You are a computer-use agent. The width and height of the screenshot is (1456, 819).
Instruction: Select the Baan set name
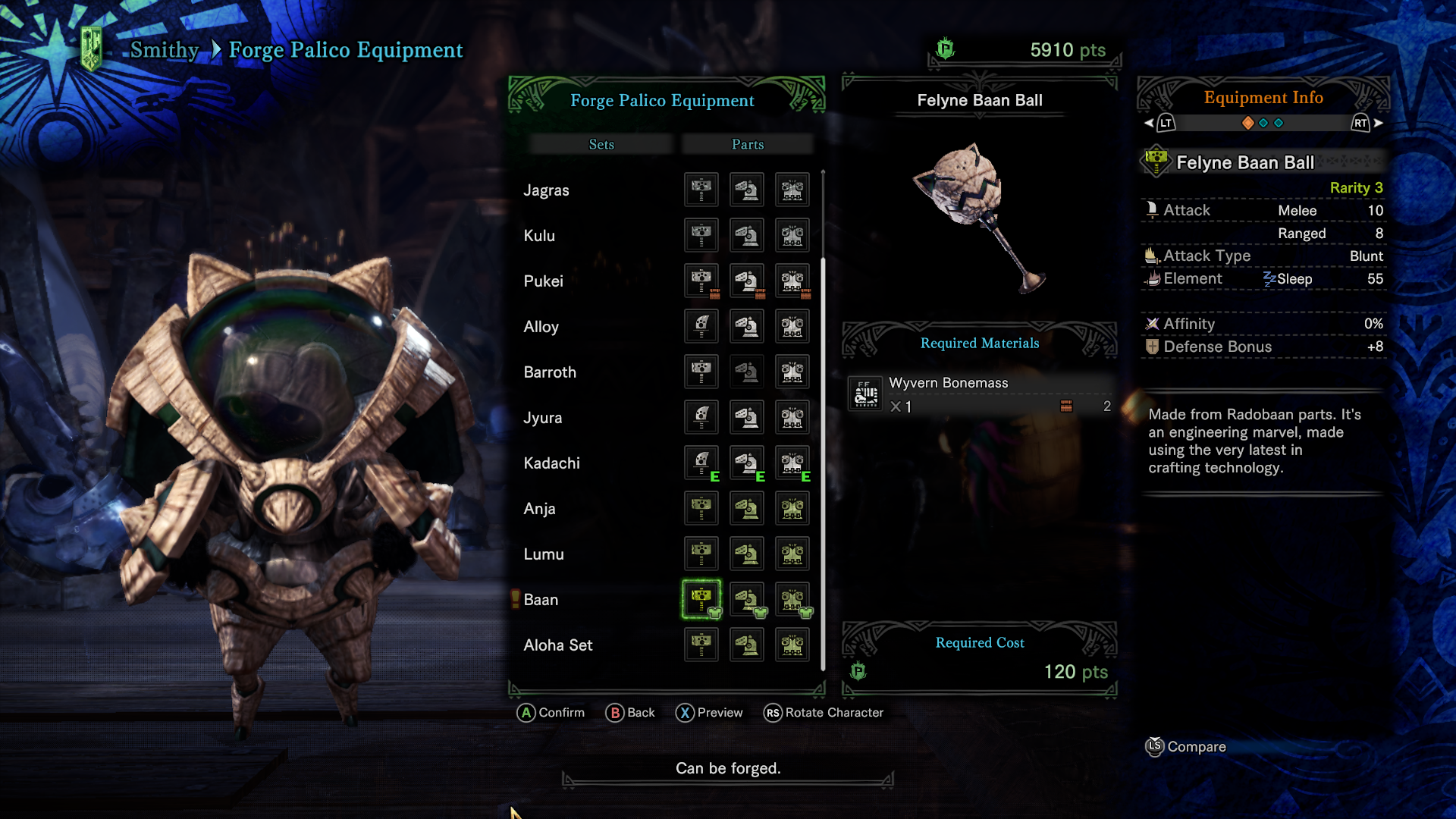(541, 600)
